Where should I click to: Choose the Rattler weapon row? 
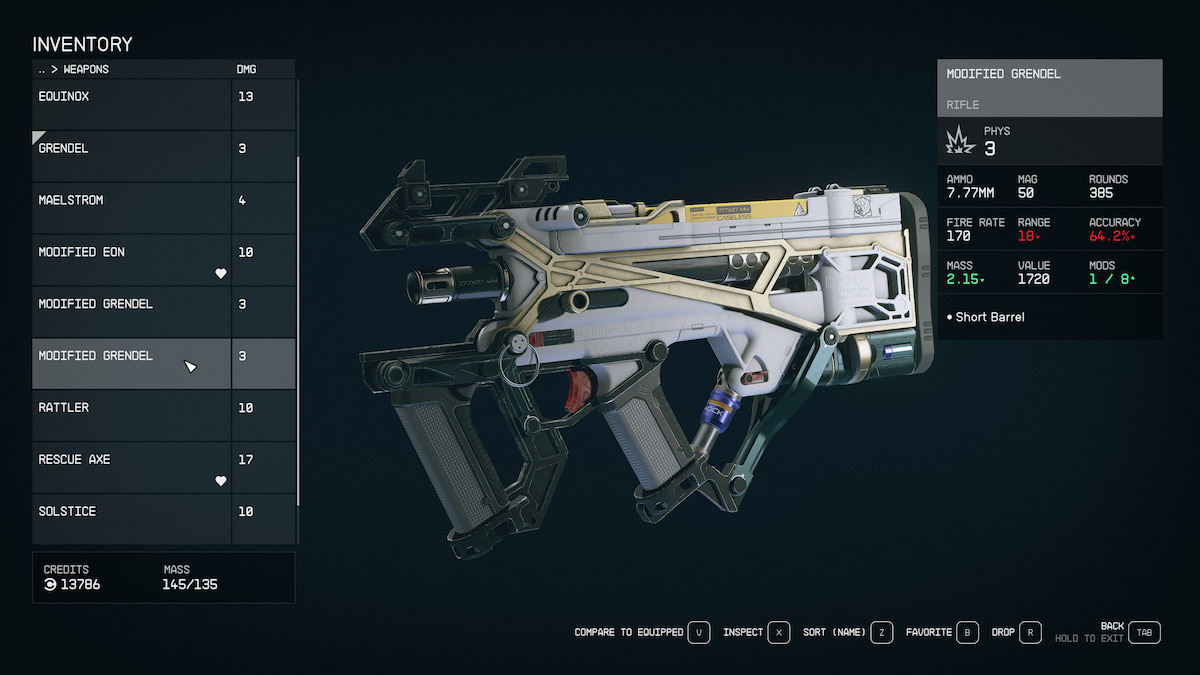tap(130, 409)
